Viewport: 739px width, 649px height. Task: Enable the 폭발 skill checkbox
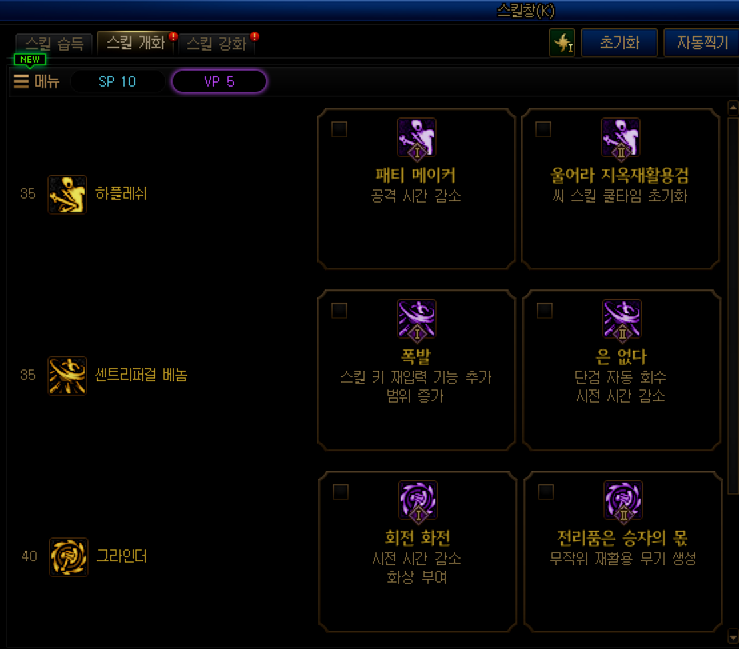pos(340,311)
